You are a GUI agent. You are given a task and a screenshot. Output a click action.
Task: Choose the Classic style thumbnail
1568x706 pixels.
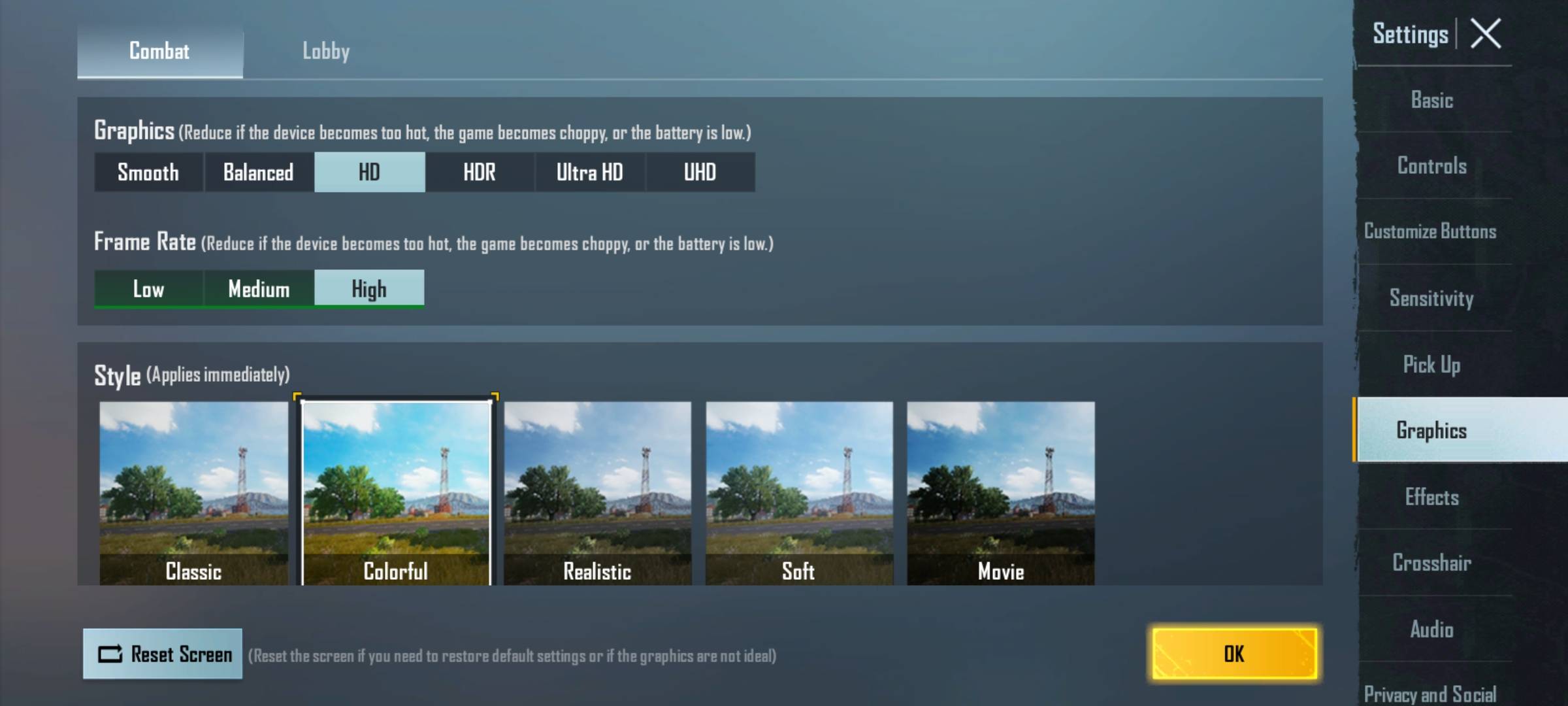[193, 492]
